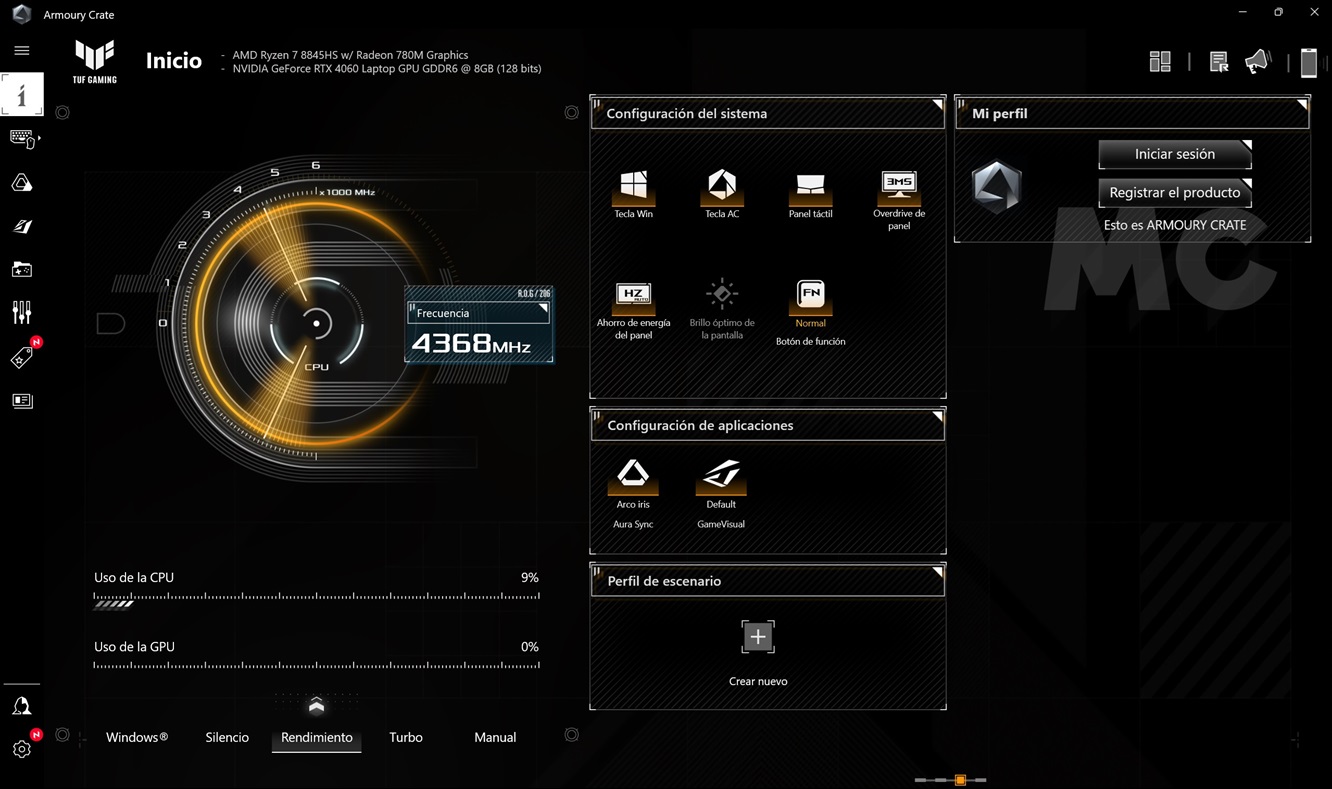Switch to Turbo performance mode
Image resolution: width=1332 pixels, height=789 pixels.
click(406, 737)
